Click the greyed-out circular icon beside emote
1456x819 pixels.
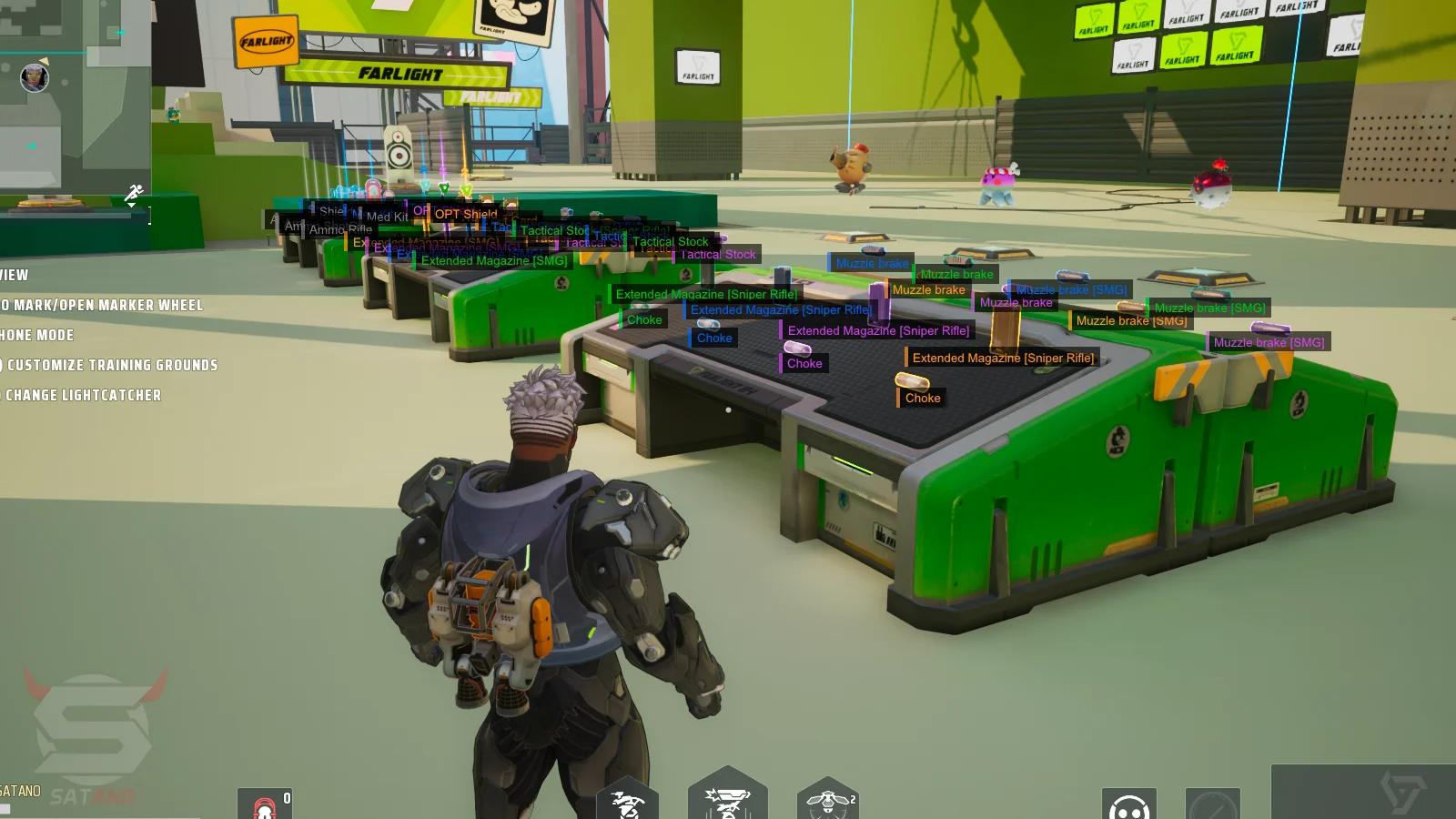tap(1212, 804)
